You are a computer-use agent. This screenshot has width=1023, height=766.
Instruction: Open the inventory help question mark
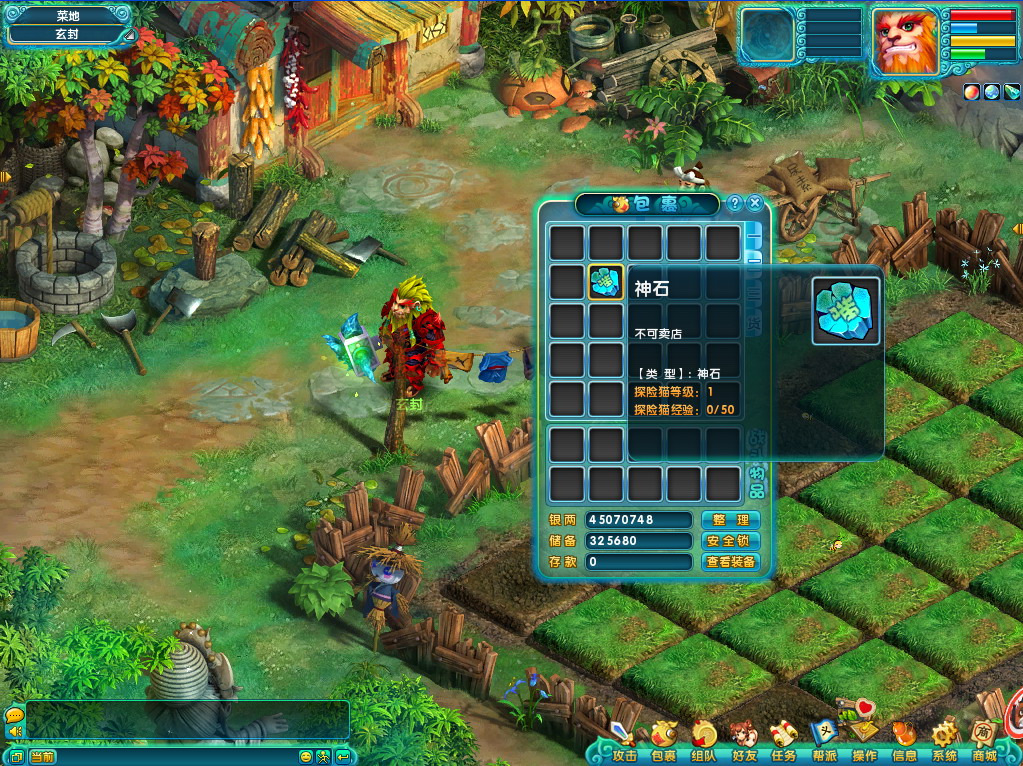pos(735,203)
